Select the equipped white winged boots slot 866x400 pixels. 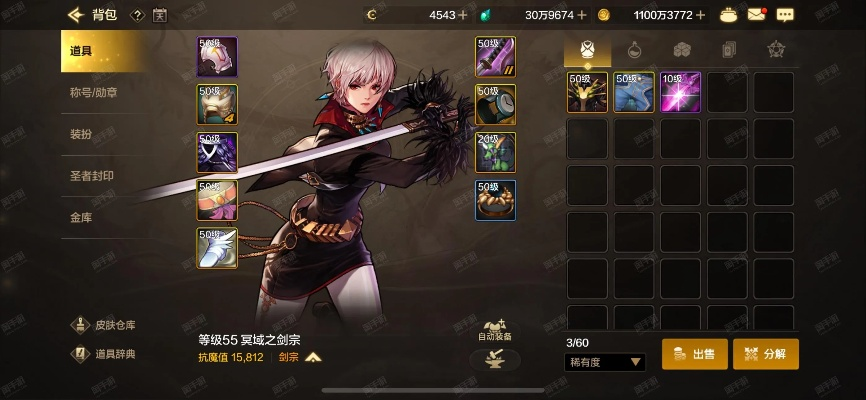(x=217, y=248)
